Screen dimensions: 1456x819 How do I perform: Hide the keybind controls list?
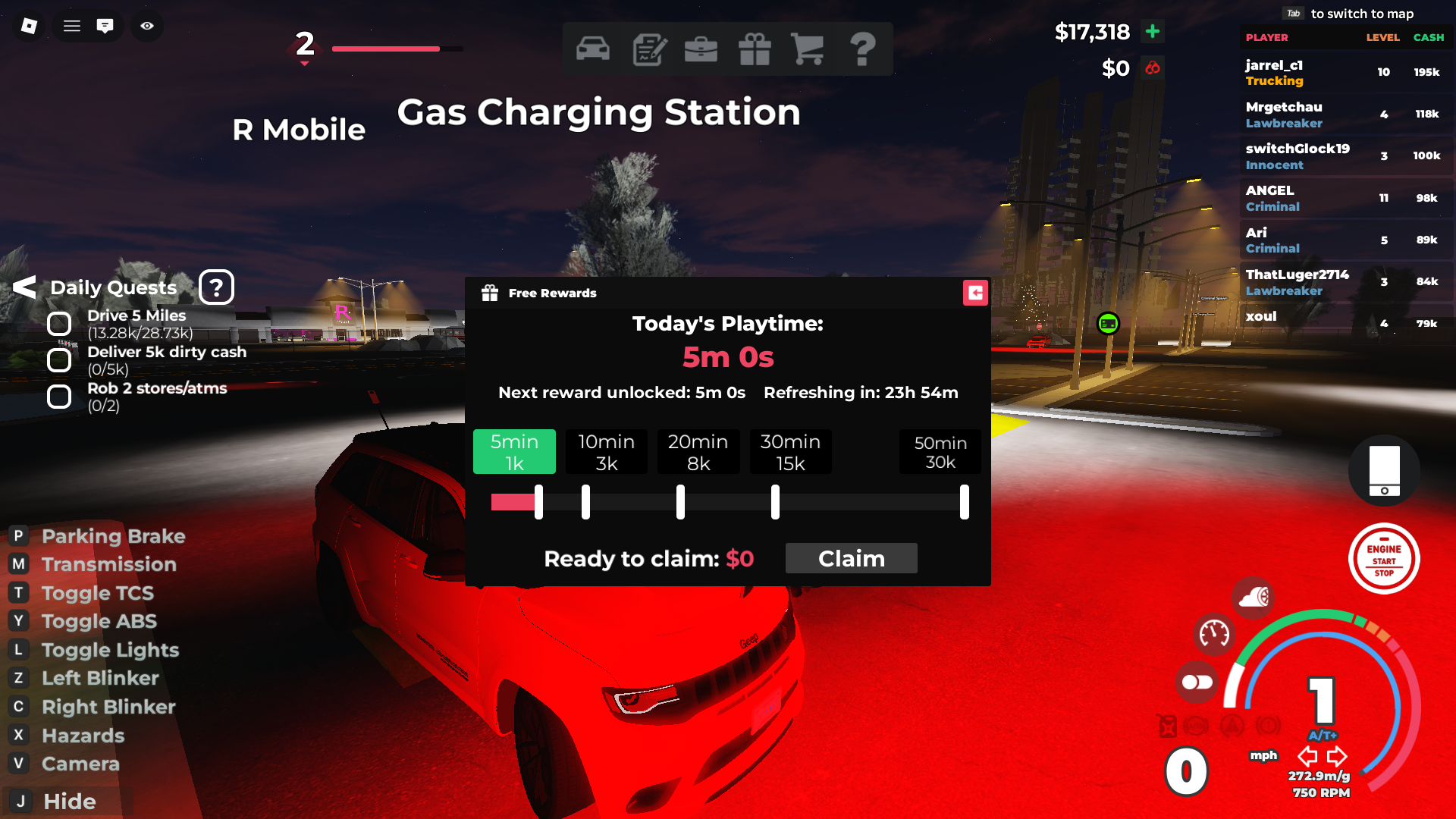(x=68, y=802)
